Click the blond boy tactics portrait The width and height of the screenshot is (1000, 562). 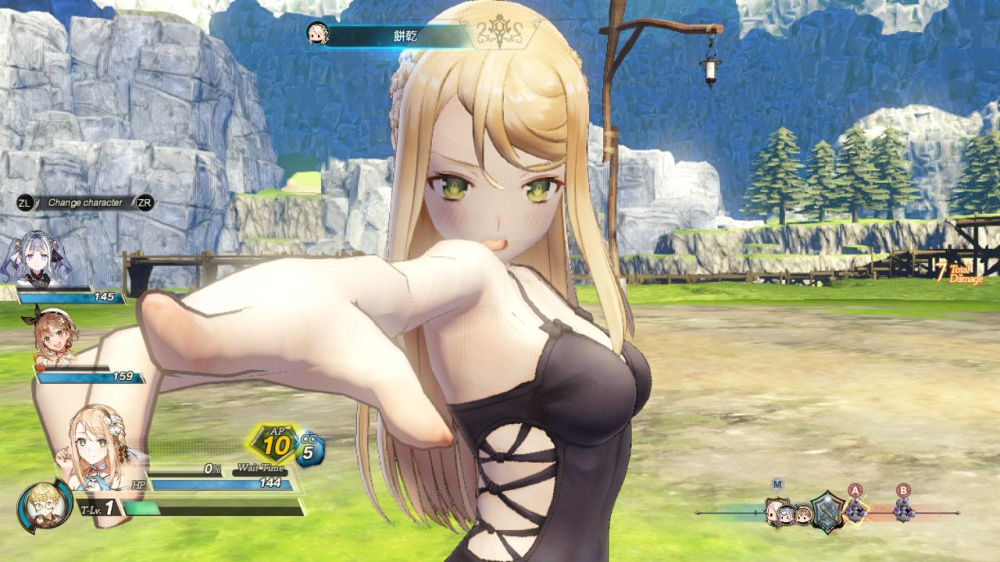[x=44, y=504]
